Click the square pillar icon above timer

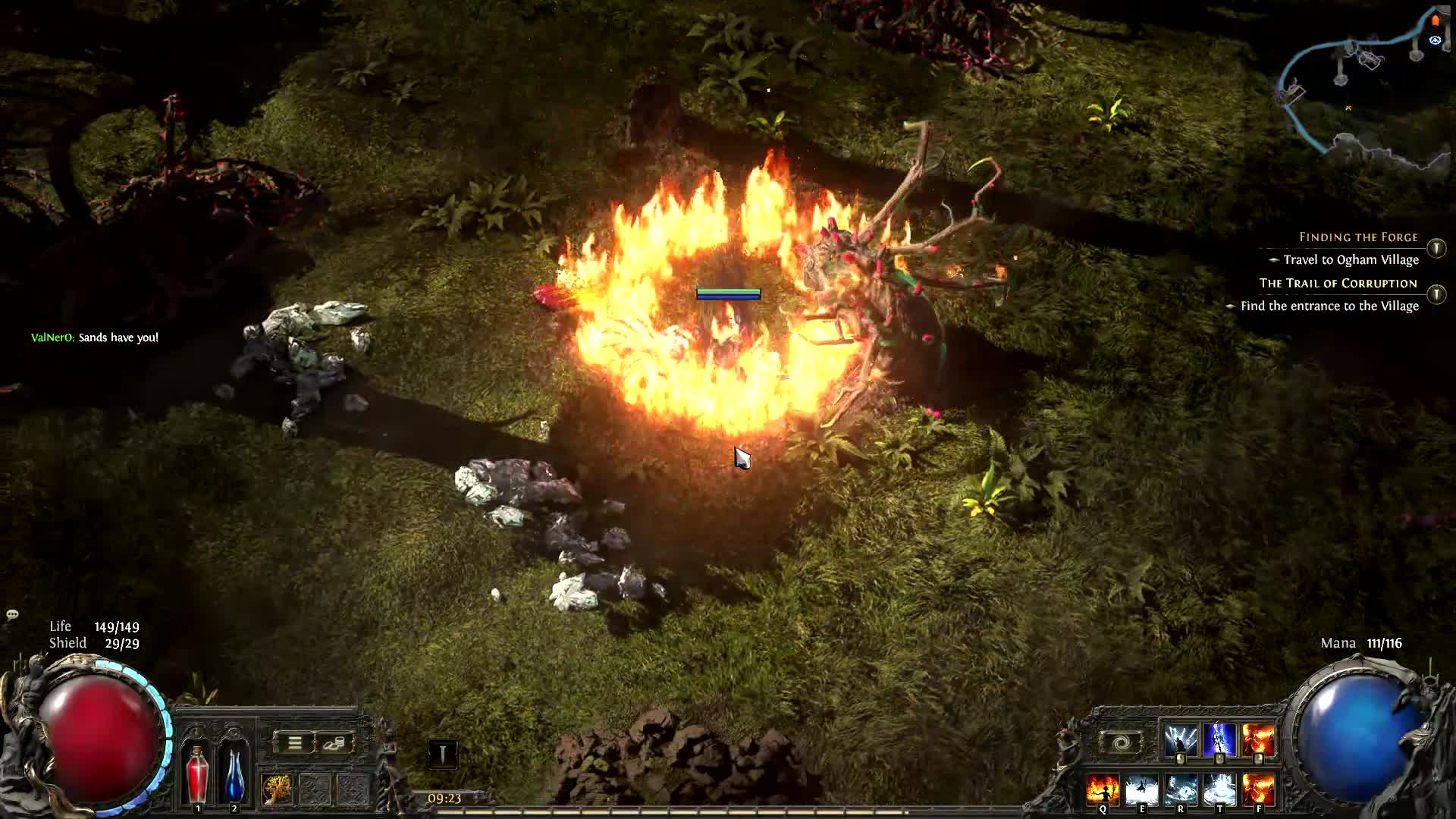coord(442,754)
